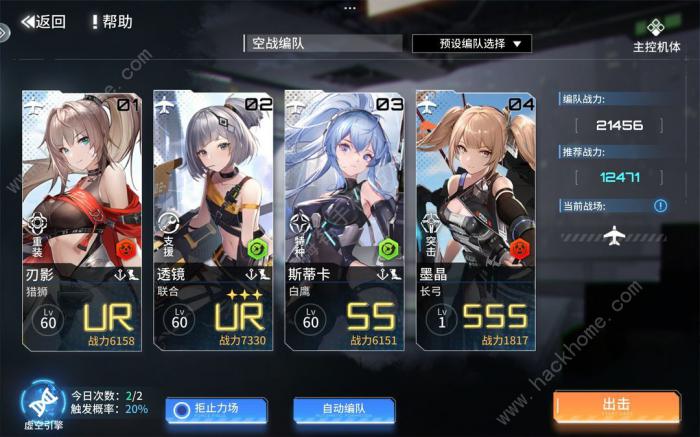Pick the 墨晶 character card

[475, 220]
